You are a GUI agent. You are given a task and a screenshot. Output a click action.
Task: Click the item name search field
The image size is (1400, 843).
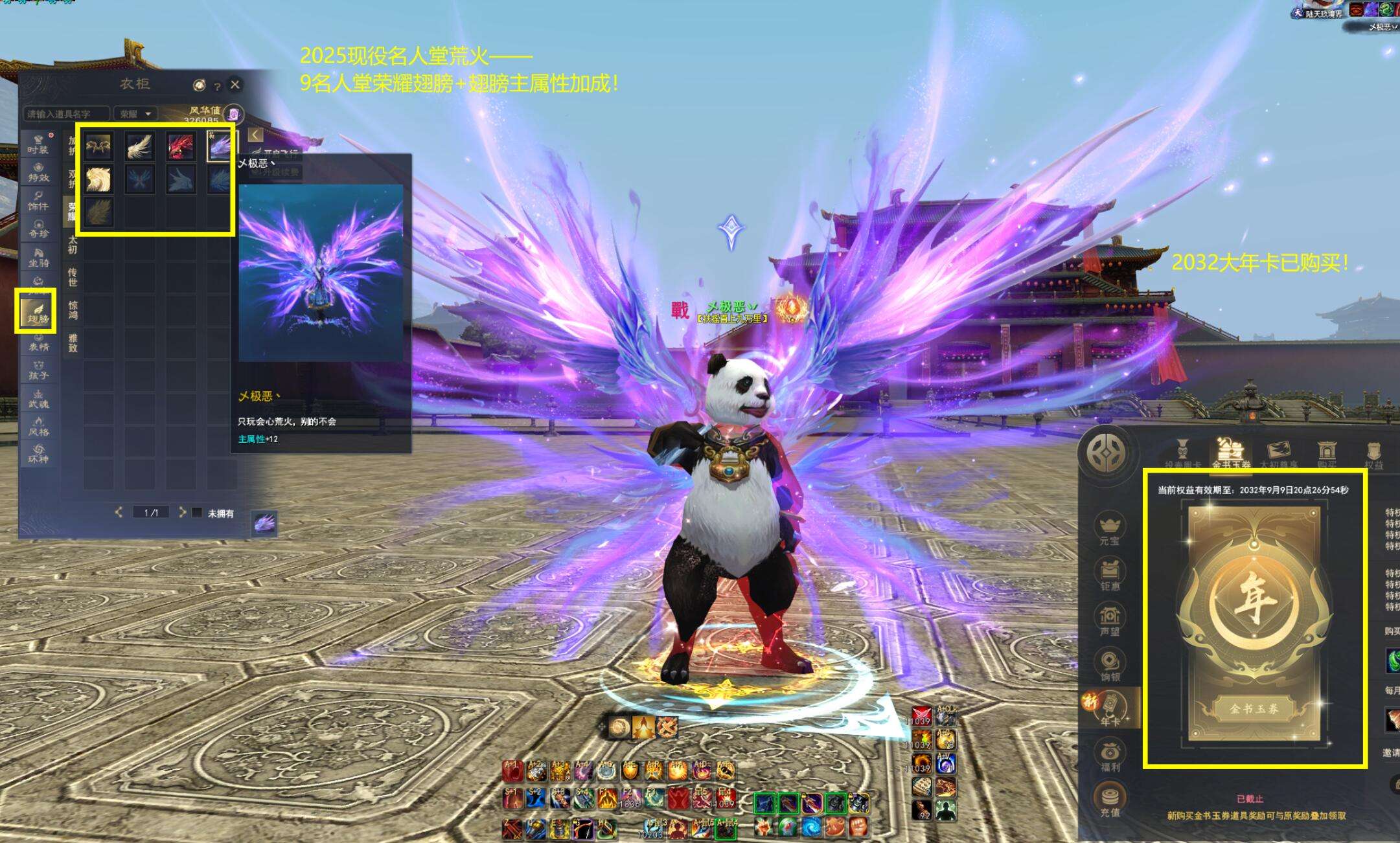pyautogui.click(x=65, y=114)
